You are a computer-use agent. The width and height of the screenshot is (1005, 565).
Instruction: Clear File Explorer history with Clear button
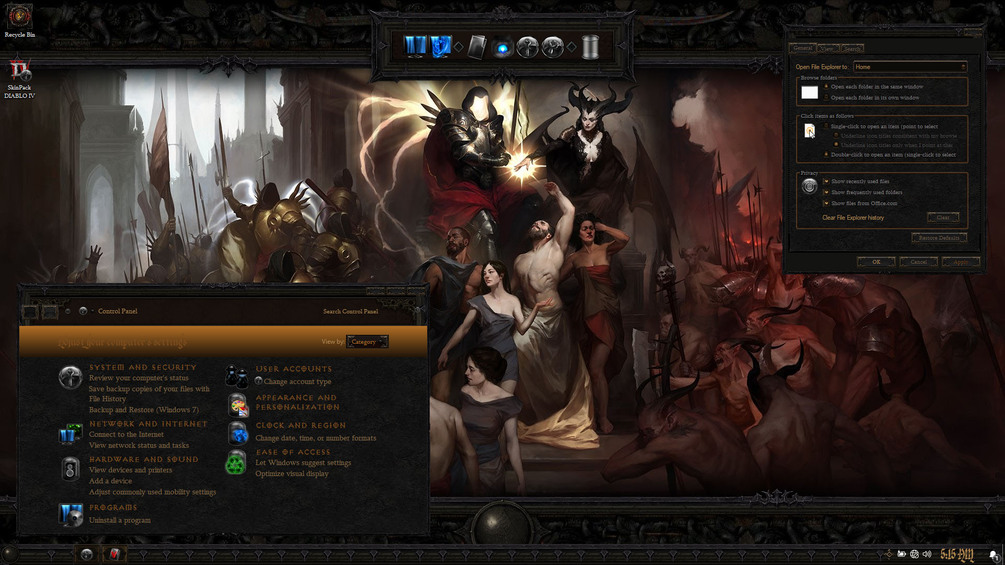tap(942, 217)
